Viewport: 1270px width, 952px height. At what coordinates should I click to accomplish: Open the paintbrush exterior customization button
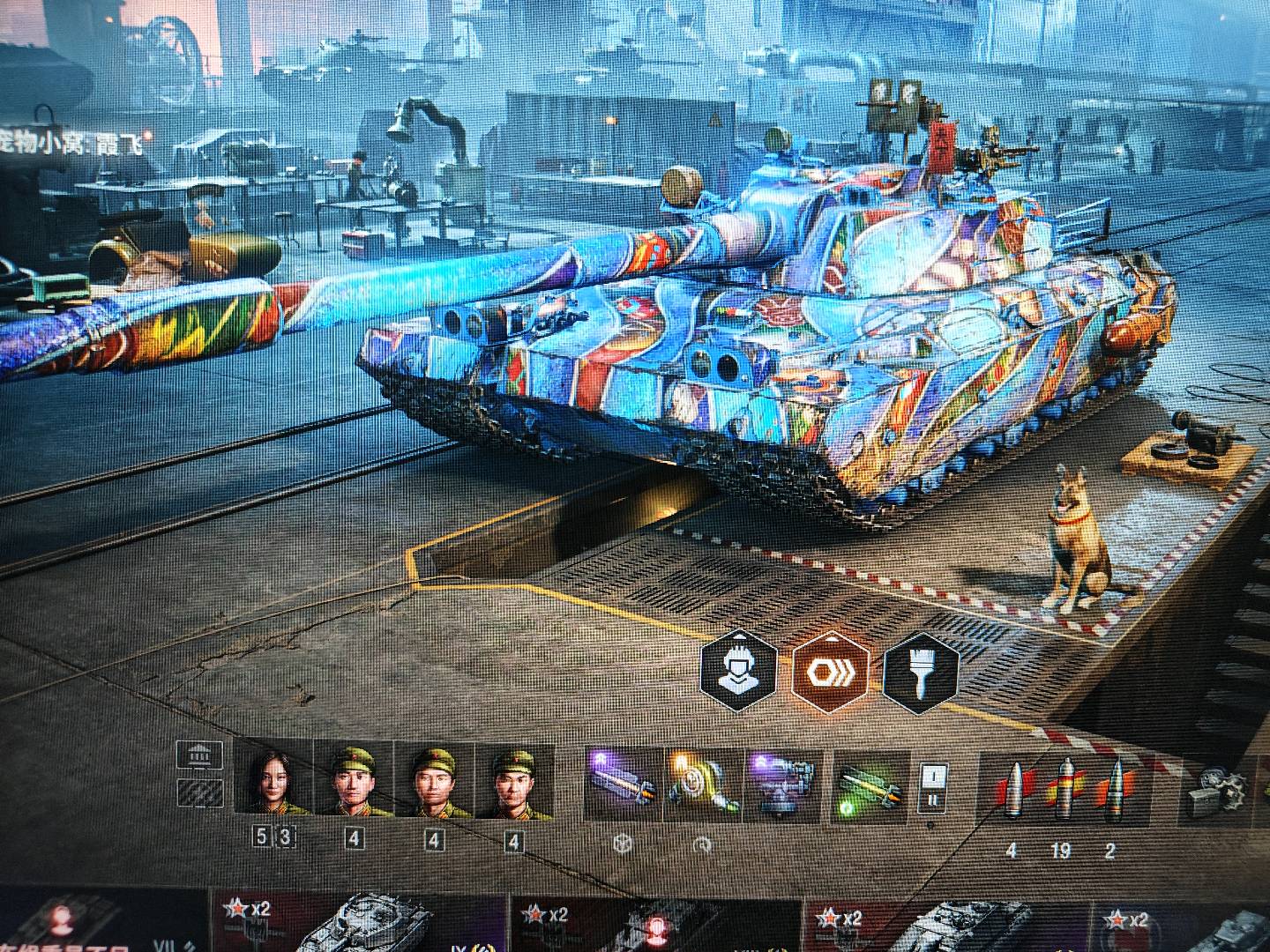coord(921,673)
